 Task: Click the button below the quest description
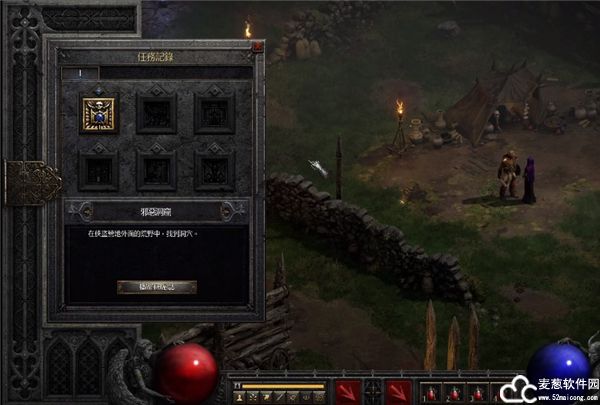(x=156, y=287)
